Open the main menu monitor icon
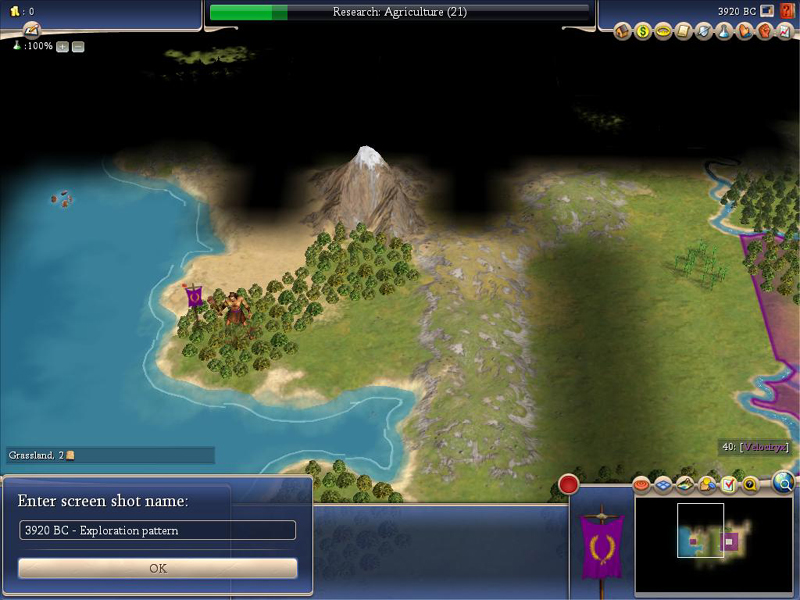Viewport: 800px width, 600px height. pos(768,12)
